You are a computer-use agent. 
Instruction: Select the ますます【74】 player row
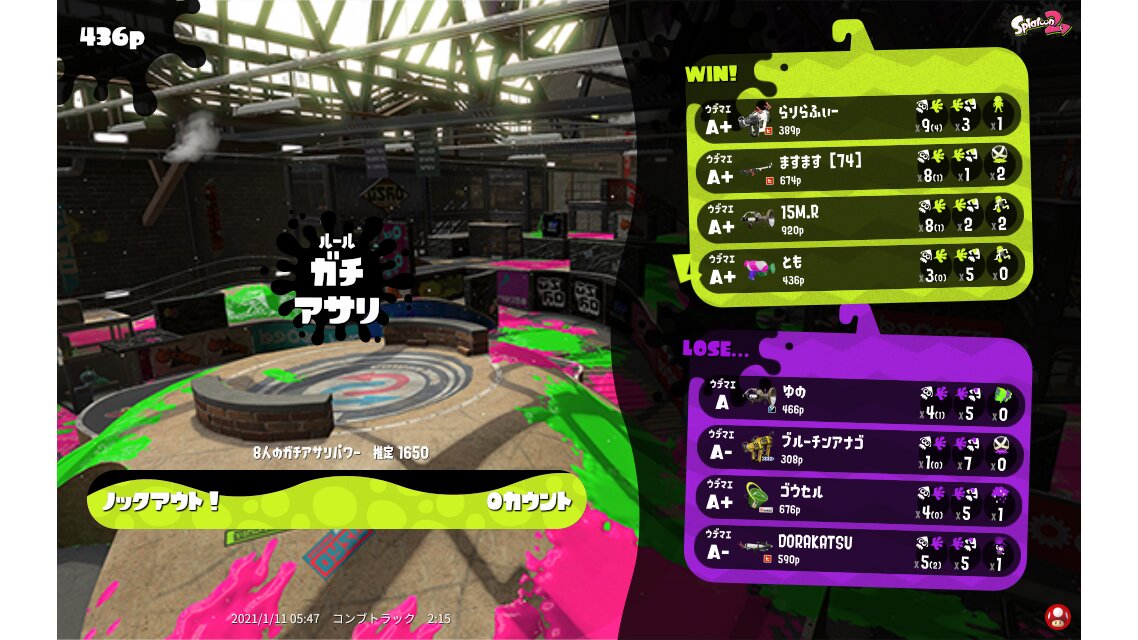point(859,167)
